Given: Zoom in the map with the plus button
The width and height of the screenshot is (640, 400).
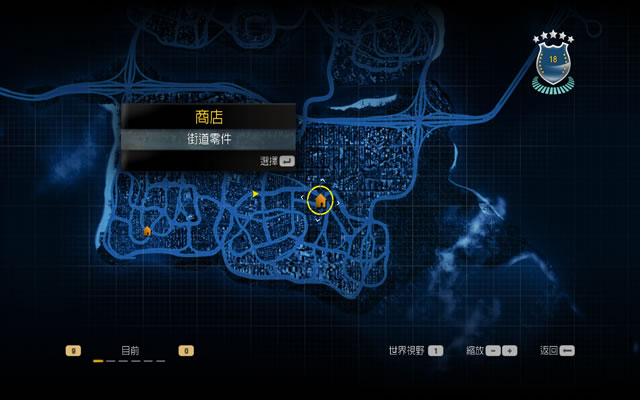Looking at the screenshot, I should [x=509, y=351].
